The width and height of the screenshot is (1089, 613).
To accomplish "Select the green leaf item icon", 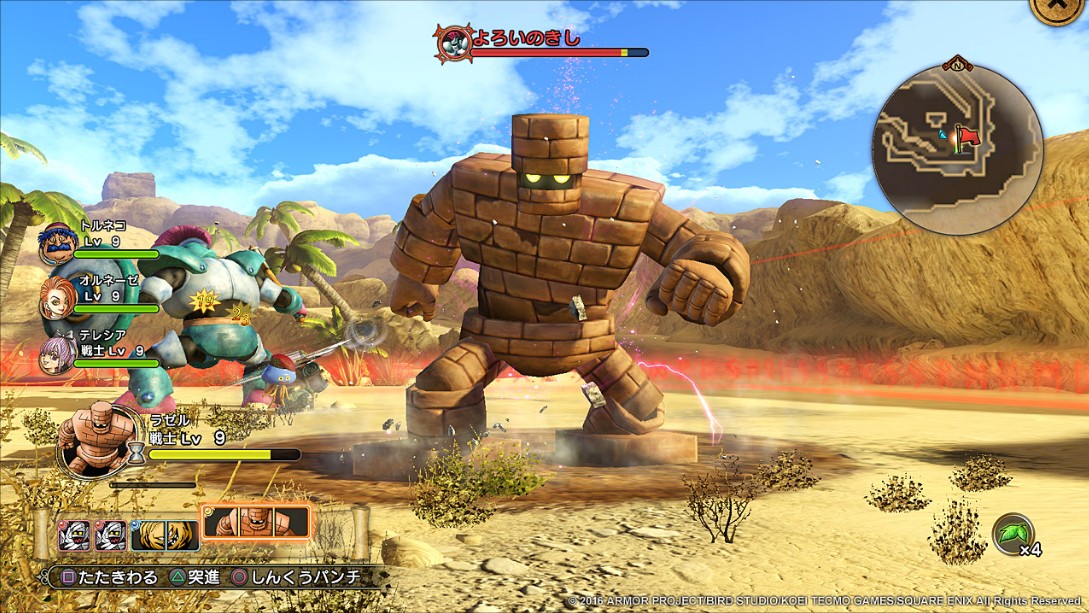I will 1012,533.
